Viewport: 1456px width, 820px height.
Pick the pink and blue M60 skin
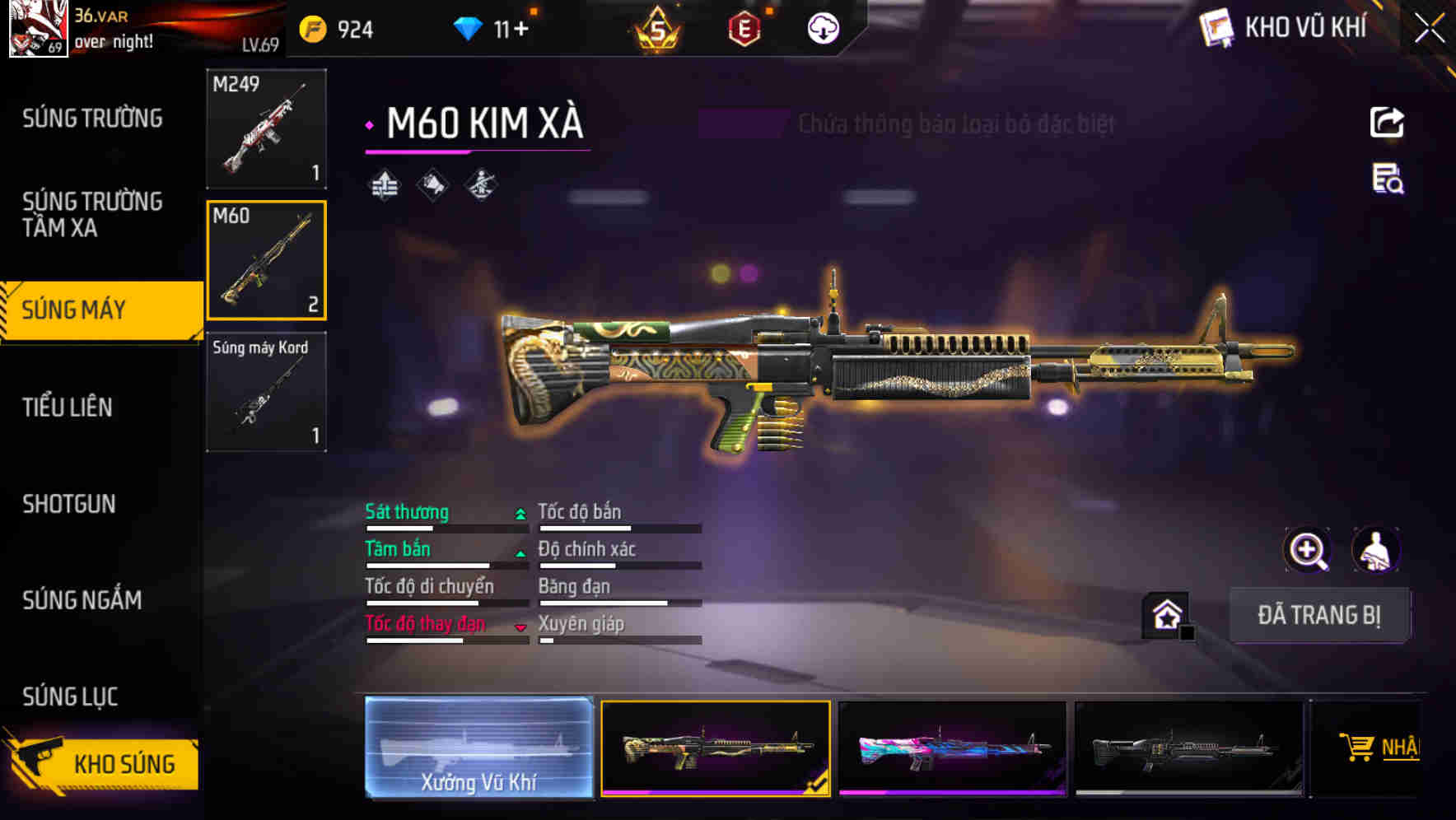coord(952,748)
